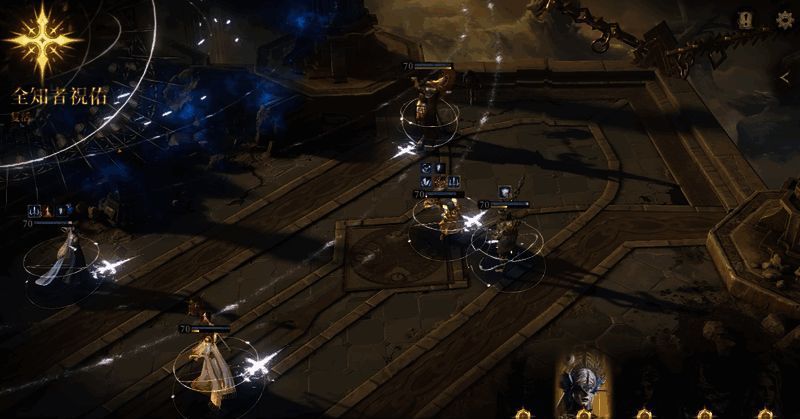Open the settings gear menu
The width and height of the screenshot is (800, 419).
pos(783,19)
